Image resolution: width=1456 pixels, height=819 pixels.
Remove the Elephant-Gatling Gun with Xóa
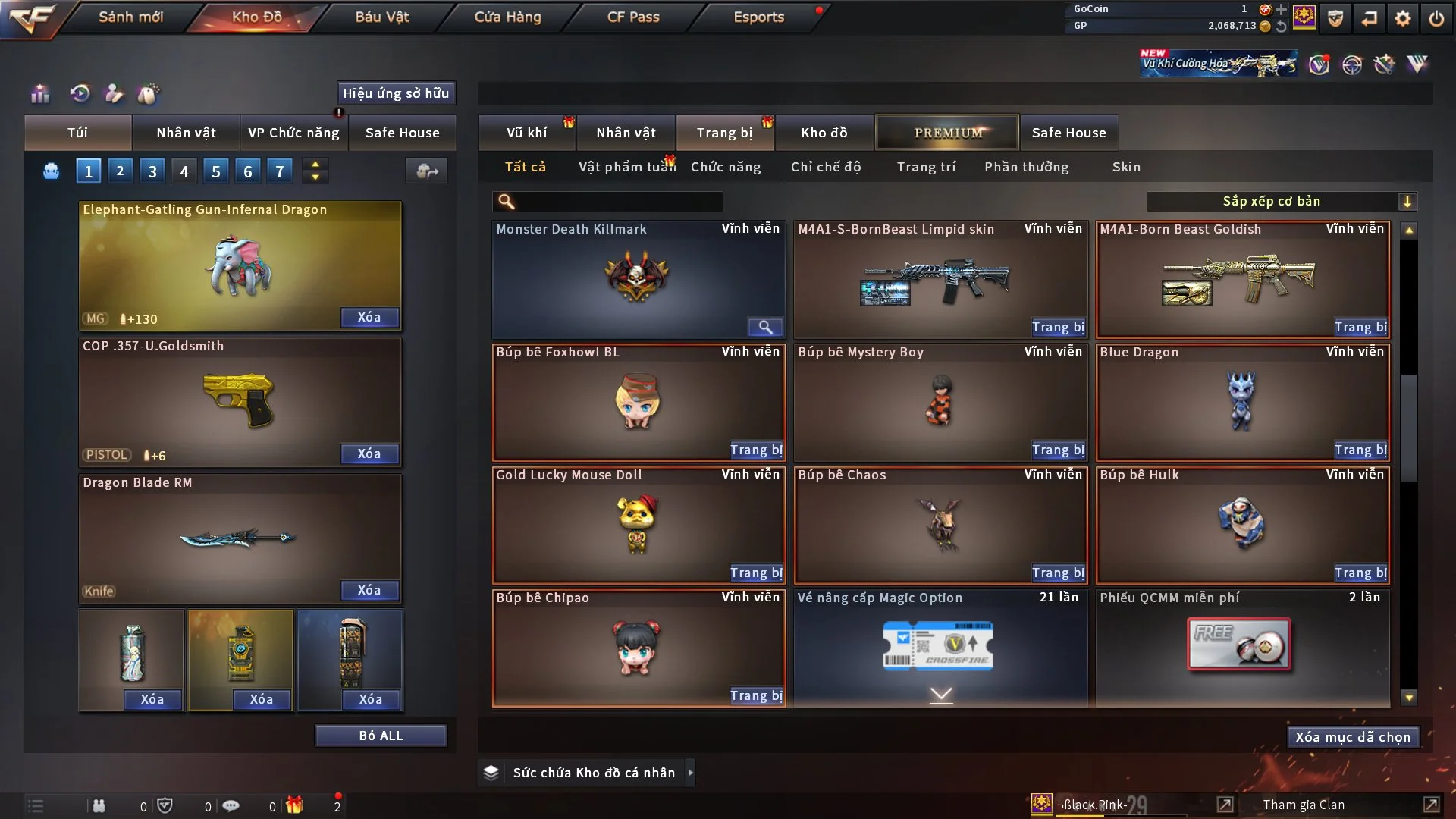[369, 317]
